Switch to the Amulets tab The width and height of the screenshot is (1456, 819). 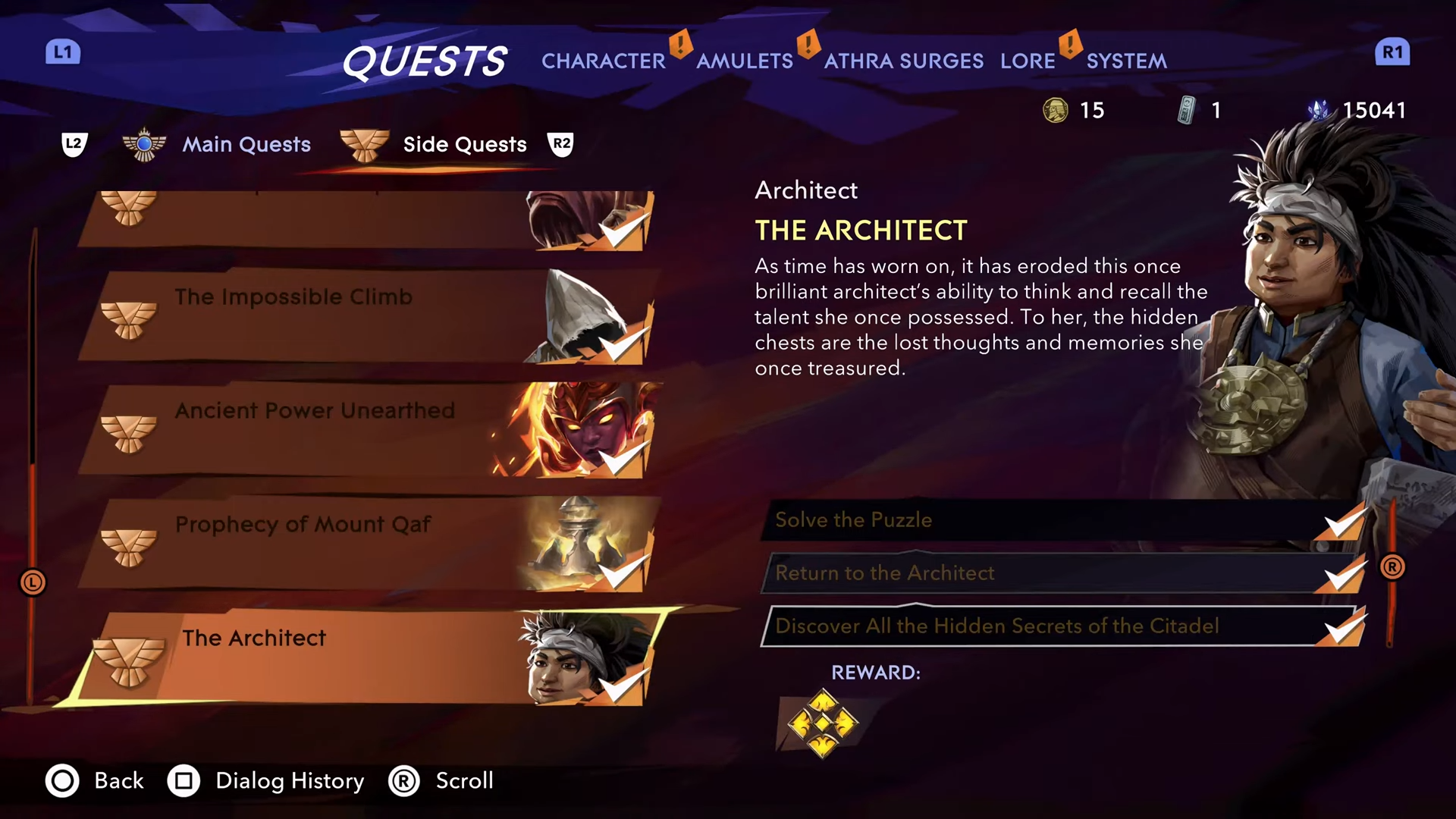[x=744, y=61]
